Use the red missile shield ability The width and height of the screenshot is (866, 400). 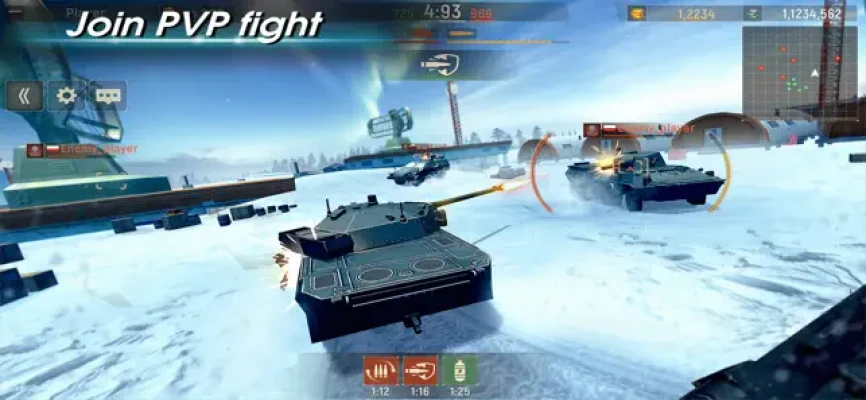420,370
